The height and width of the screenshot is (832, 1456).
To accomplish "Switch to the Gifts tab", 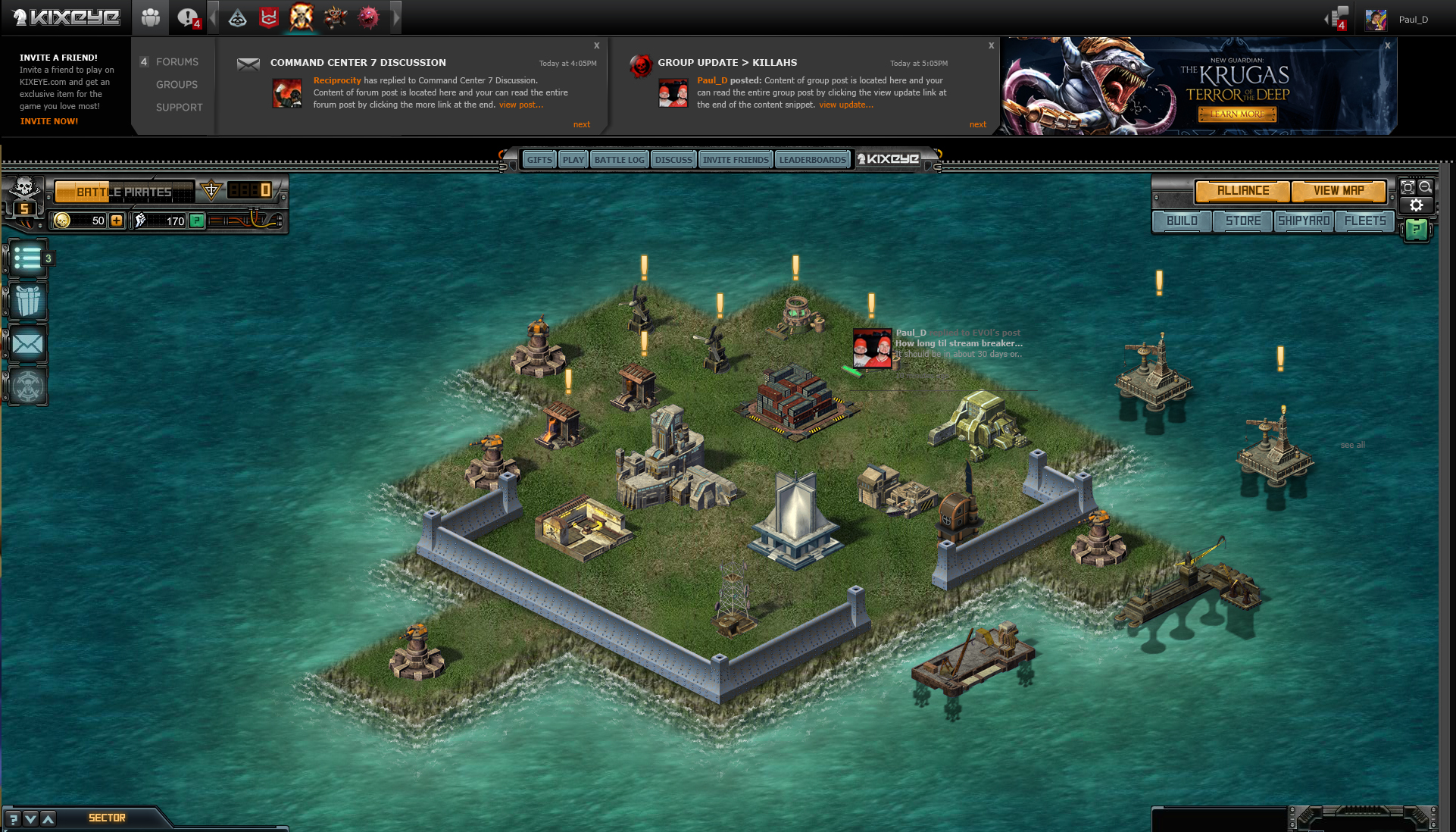I will (539, 160).
